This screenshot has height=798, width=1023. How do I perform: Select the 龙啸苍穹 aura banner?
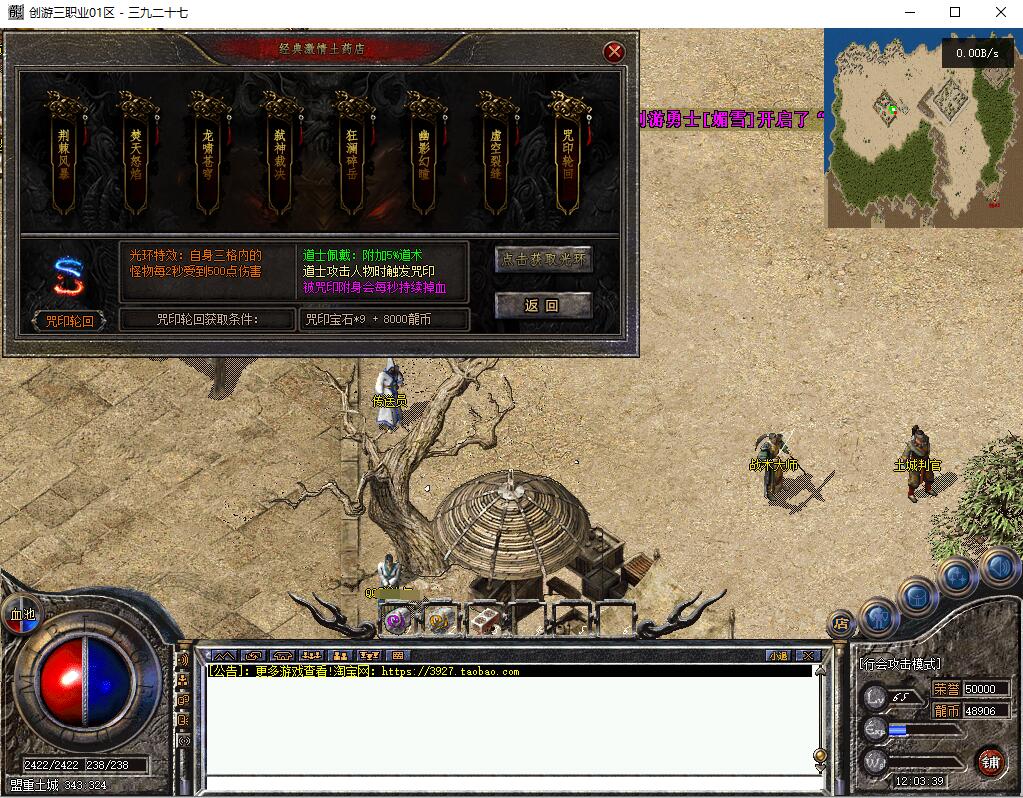[208, 155]
